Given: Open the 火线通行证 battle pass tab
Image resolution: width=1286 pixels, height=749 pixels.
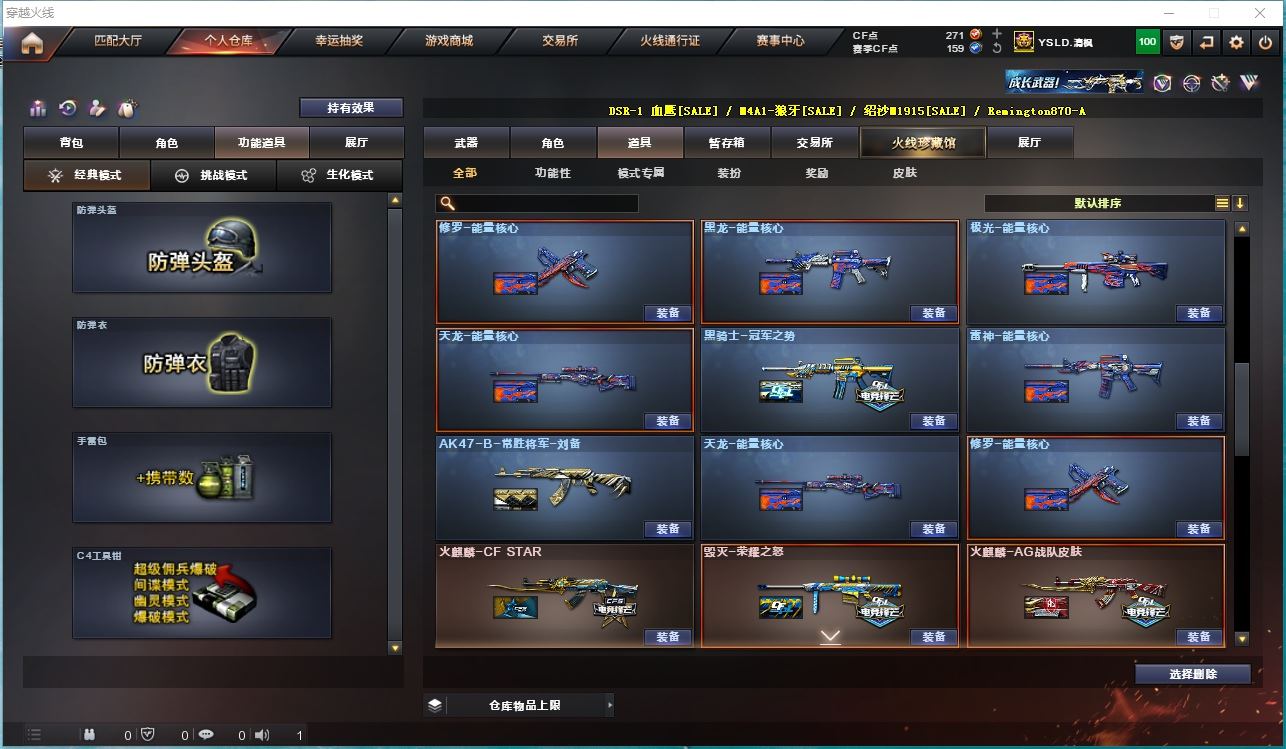Looking at the screenshot, I should click(x=670, y=41).
